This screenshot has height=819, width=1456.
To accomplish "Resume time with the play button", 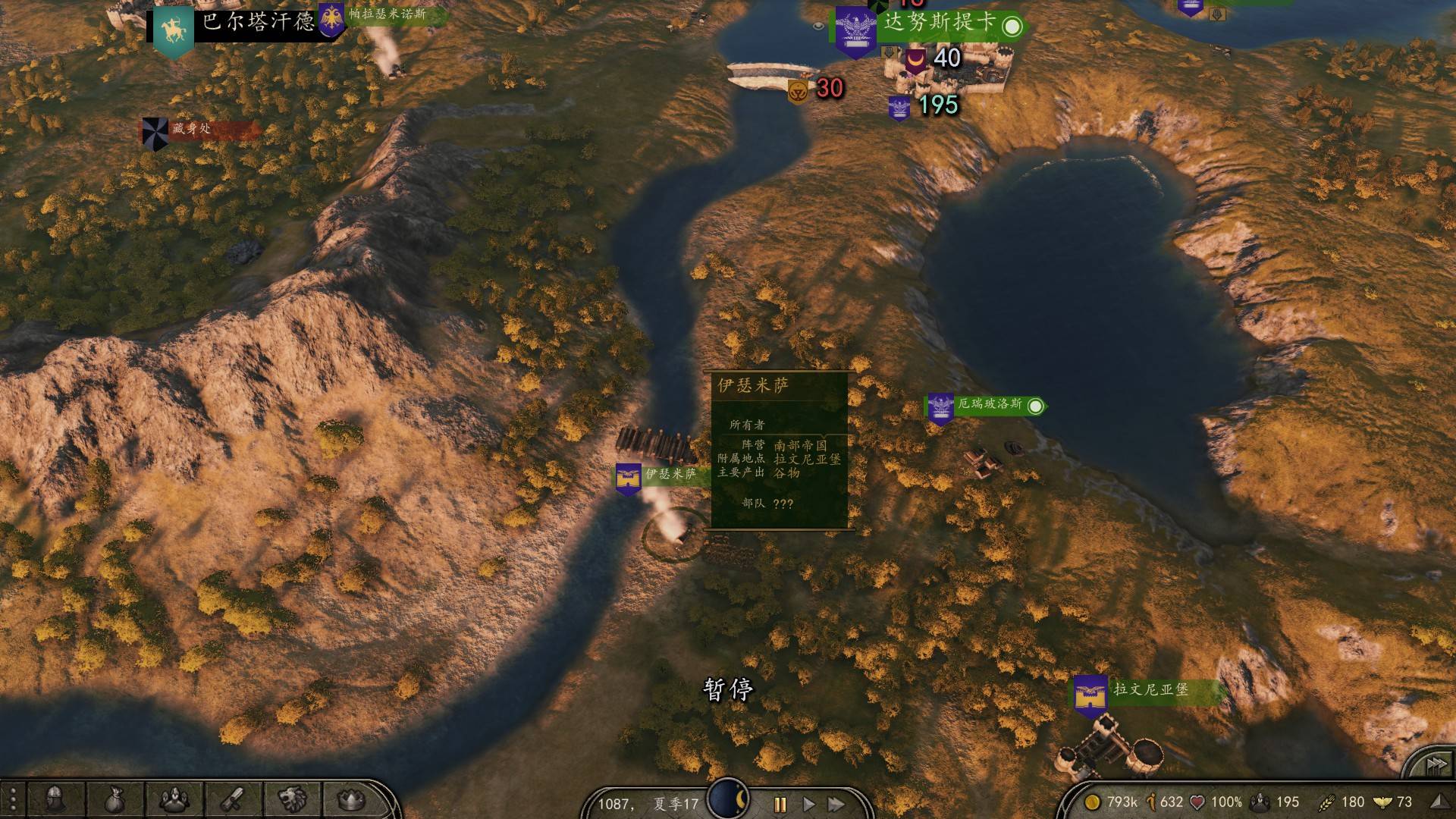I will (x=808, y=804).
